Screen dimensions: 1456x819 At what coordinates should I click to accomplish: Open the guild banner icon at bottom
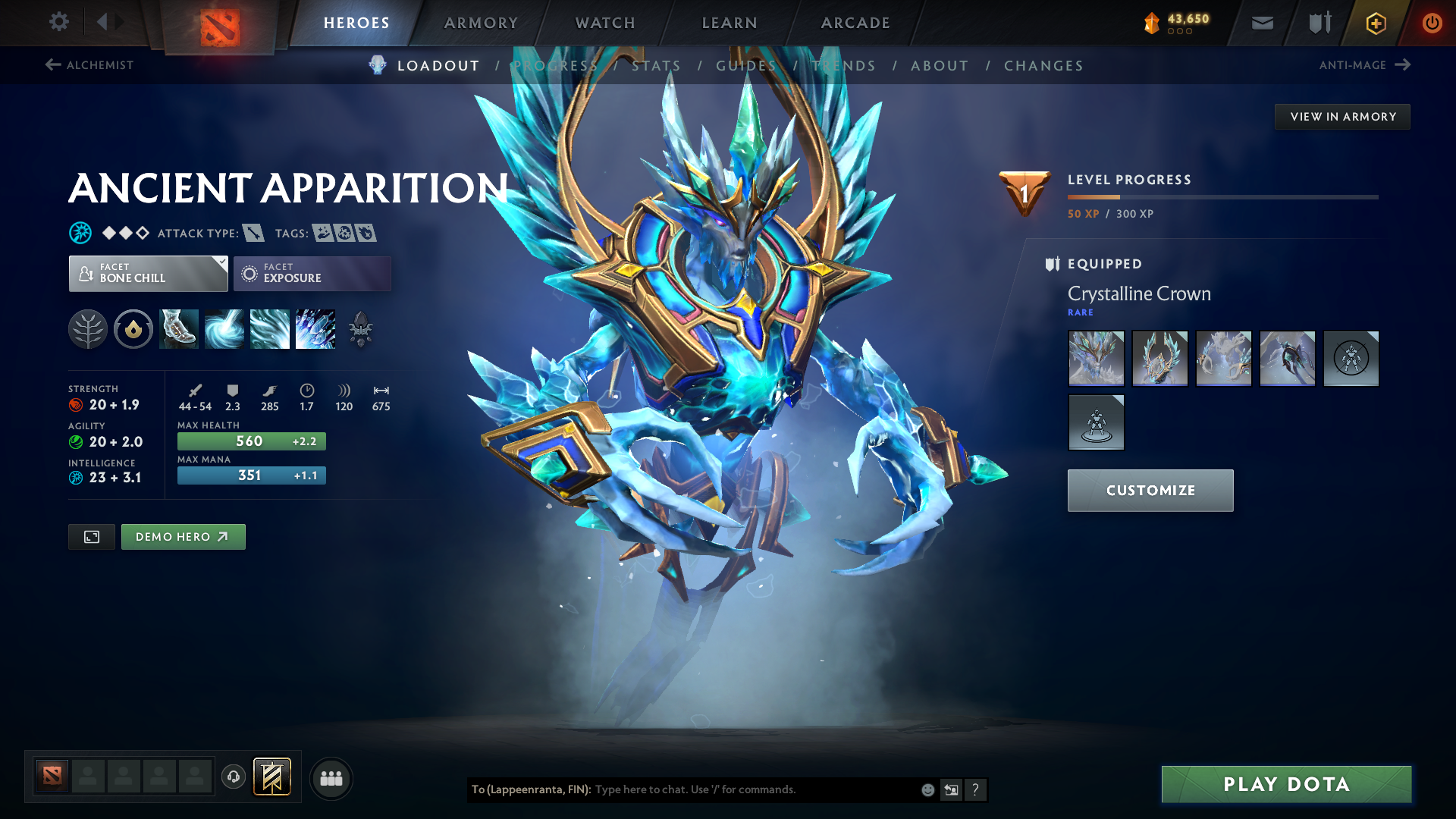271,777
